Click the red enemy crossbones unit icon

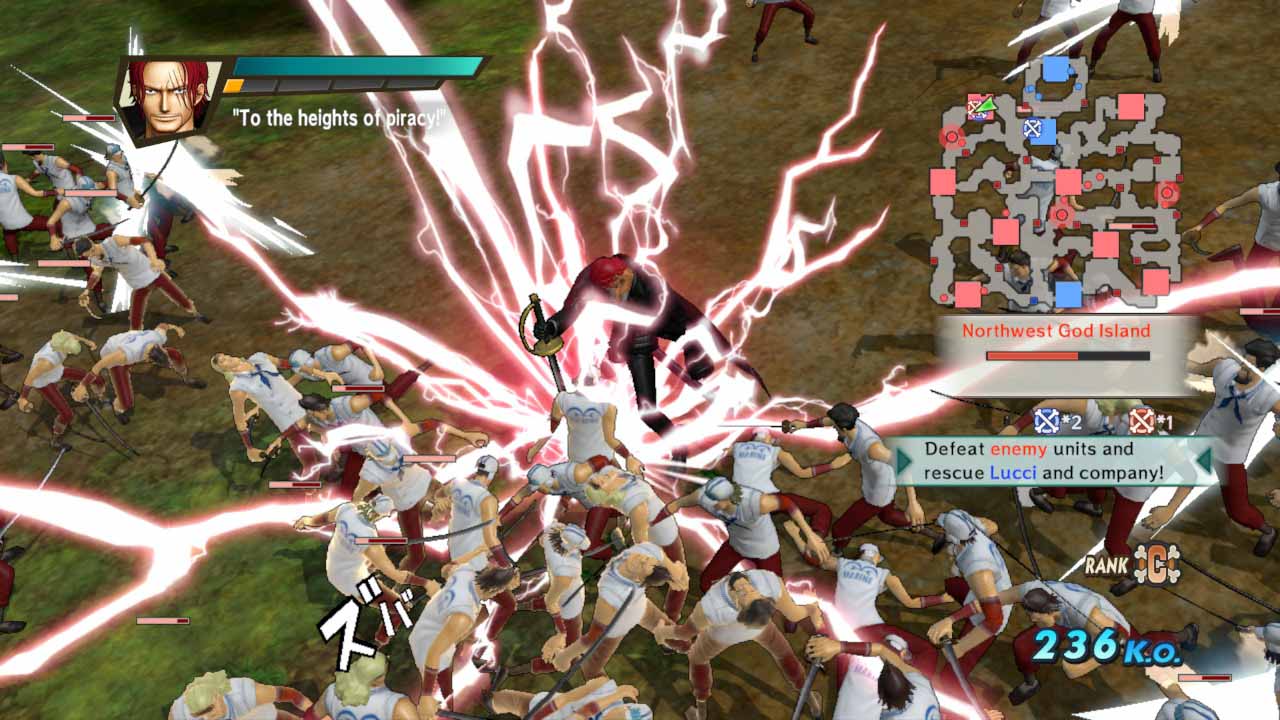click(1142, 420)
